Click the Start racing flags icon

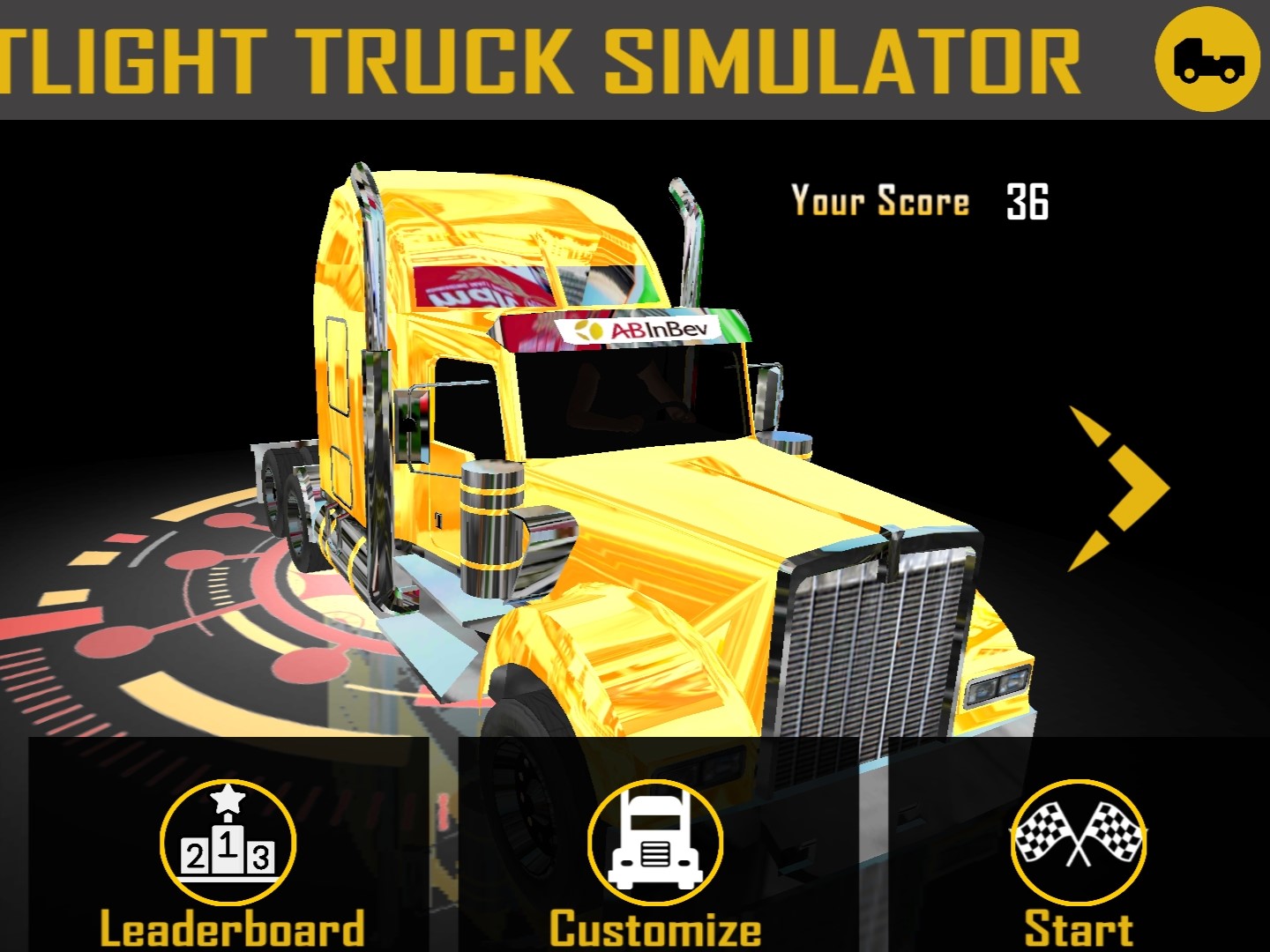(1078, 844)
